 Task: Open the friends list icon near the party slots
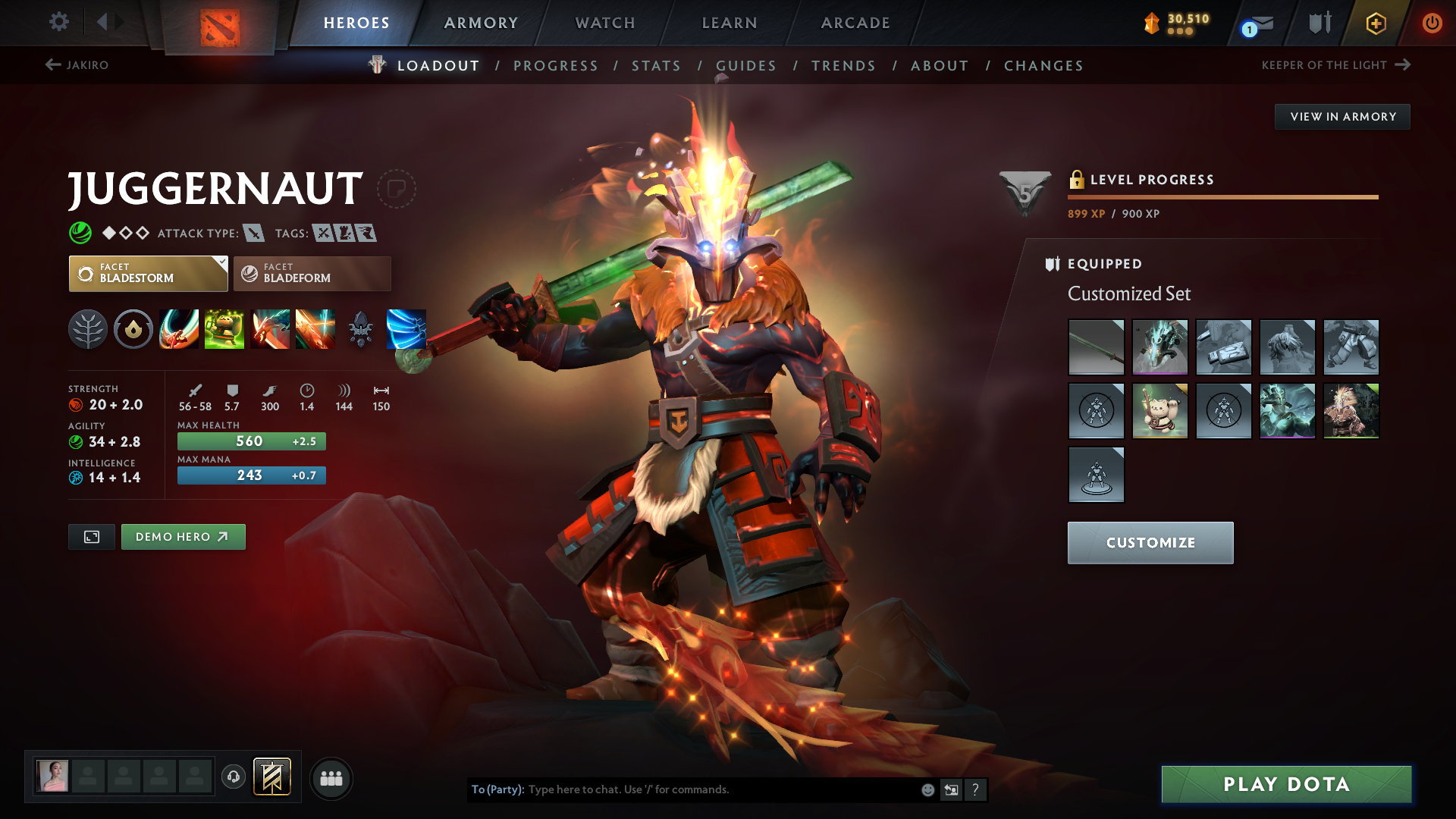331,778
